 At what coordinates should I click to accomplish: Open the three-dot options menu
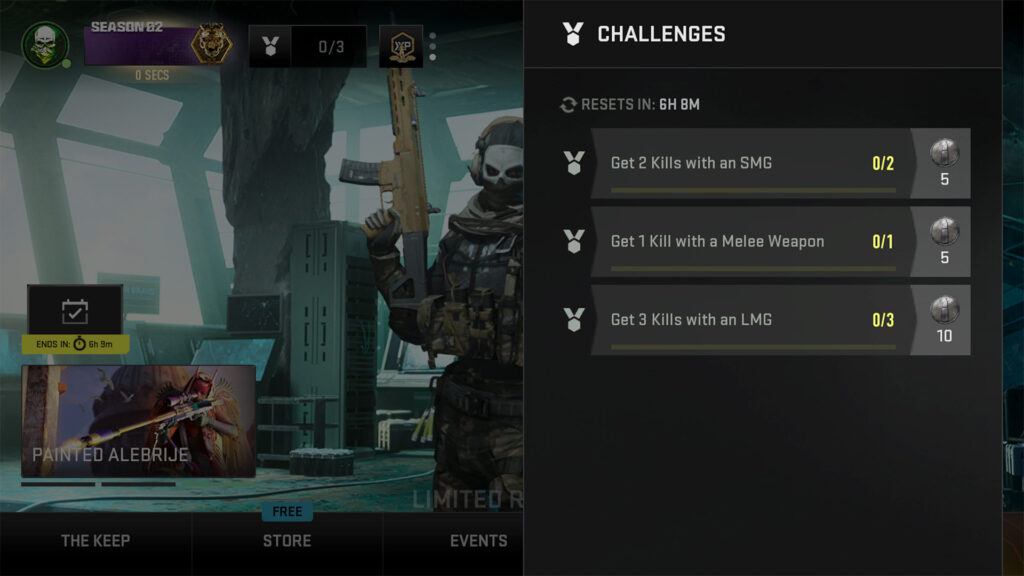[432, 47]
